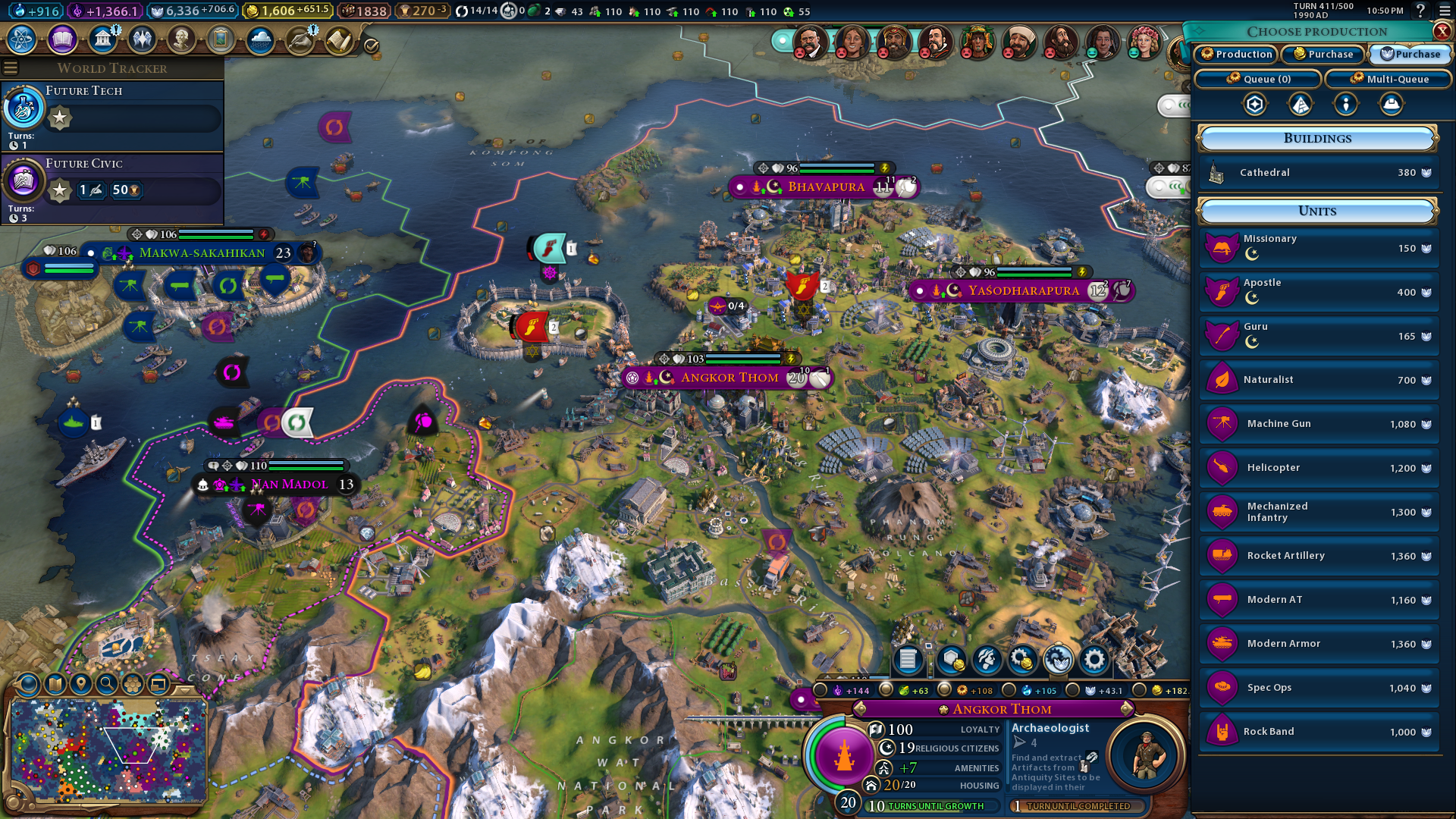Choose the Apostle for 400 faith
1456x819 pixels.
point(1318,292)
